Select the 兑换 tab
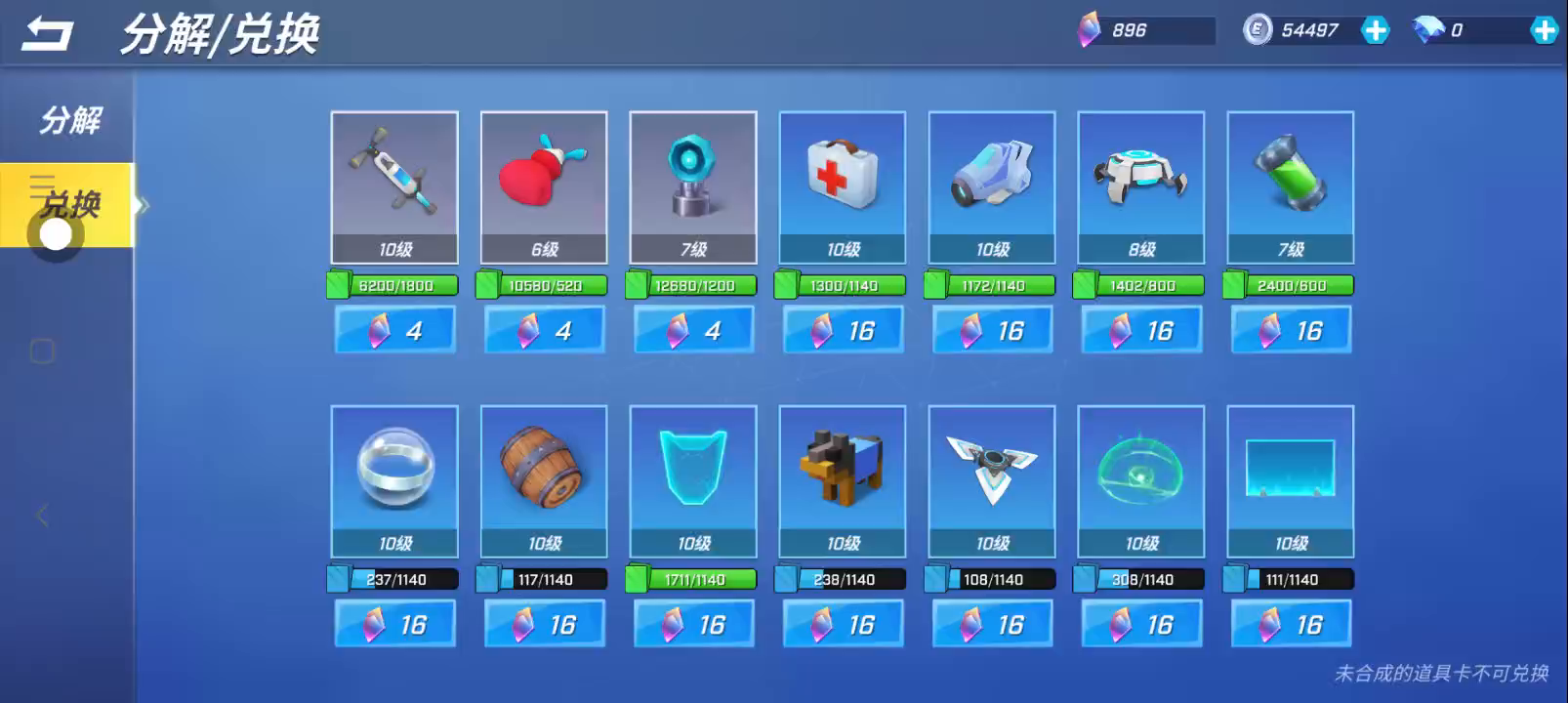Screen dimensions: 1568x703 point(69,204)
